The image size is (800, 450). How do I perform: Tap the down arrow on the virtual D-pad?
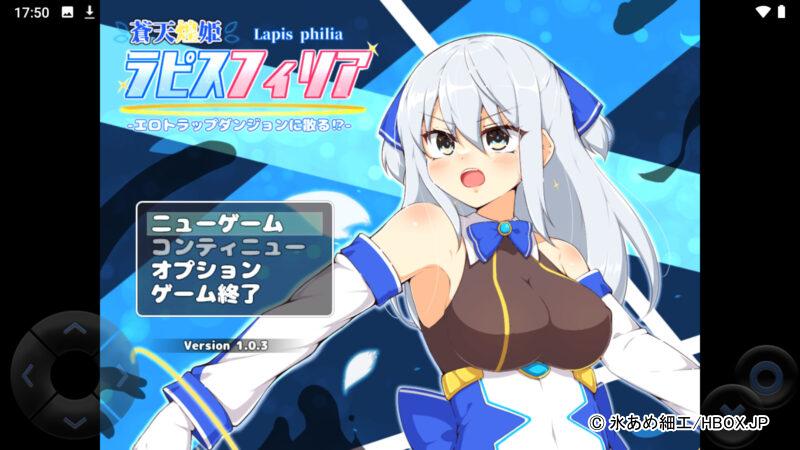point(73,421)
